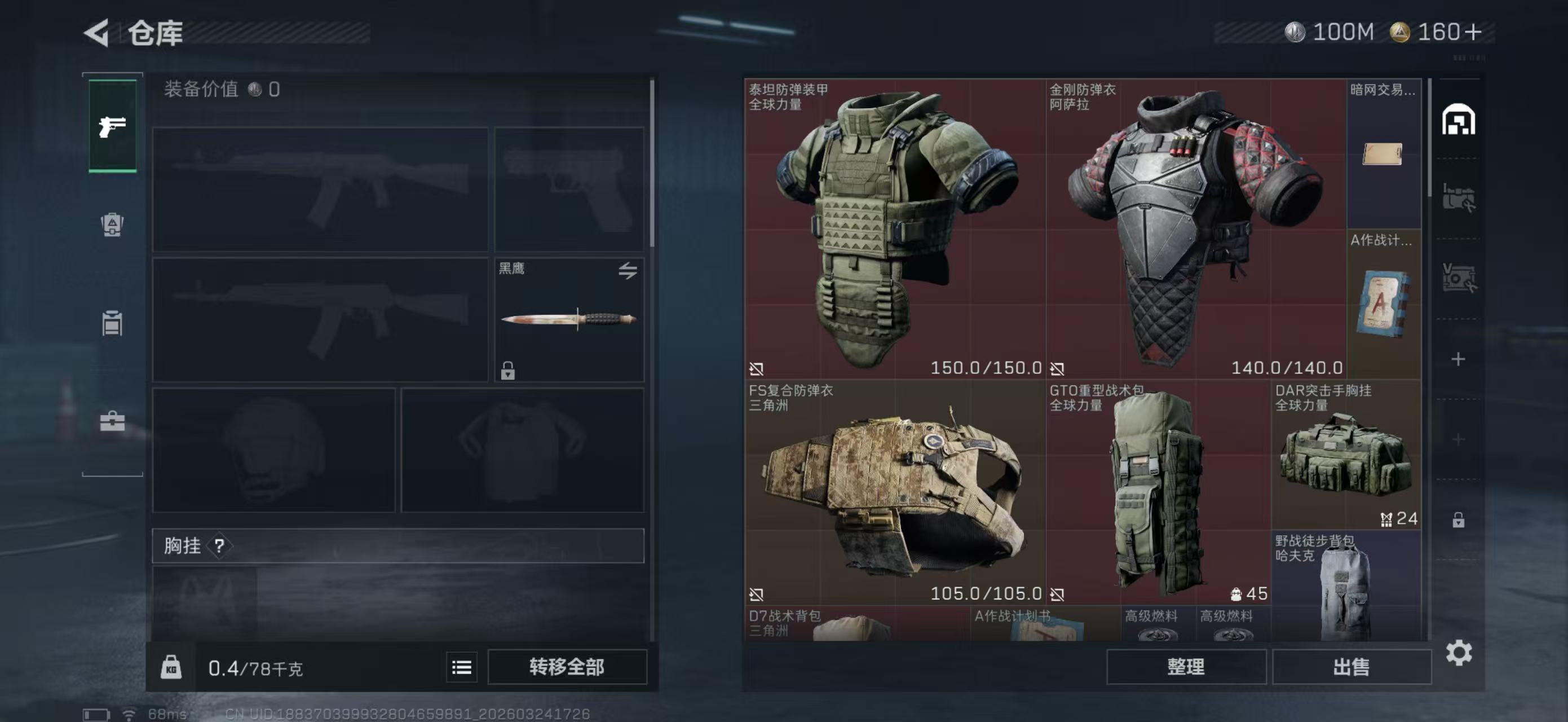Sort the stash with 整理
The width and height of the screenshot is (1568, 722).
(1186, 667)
